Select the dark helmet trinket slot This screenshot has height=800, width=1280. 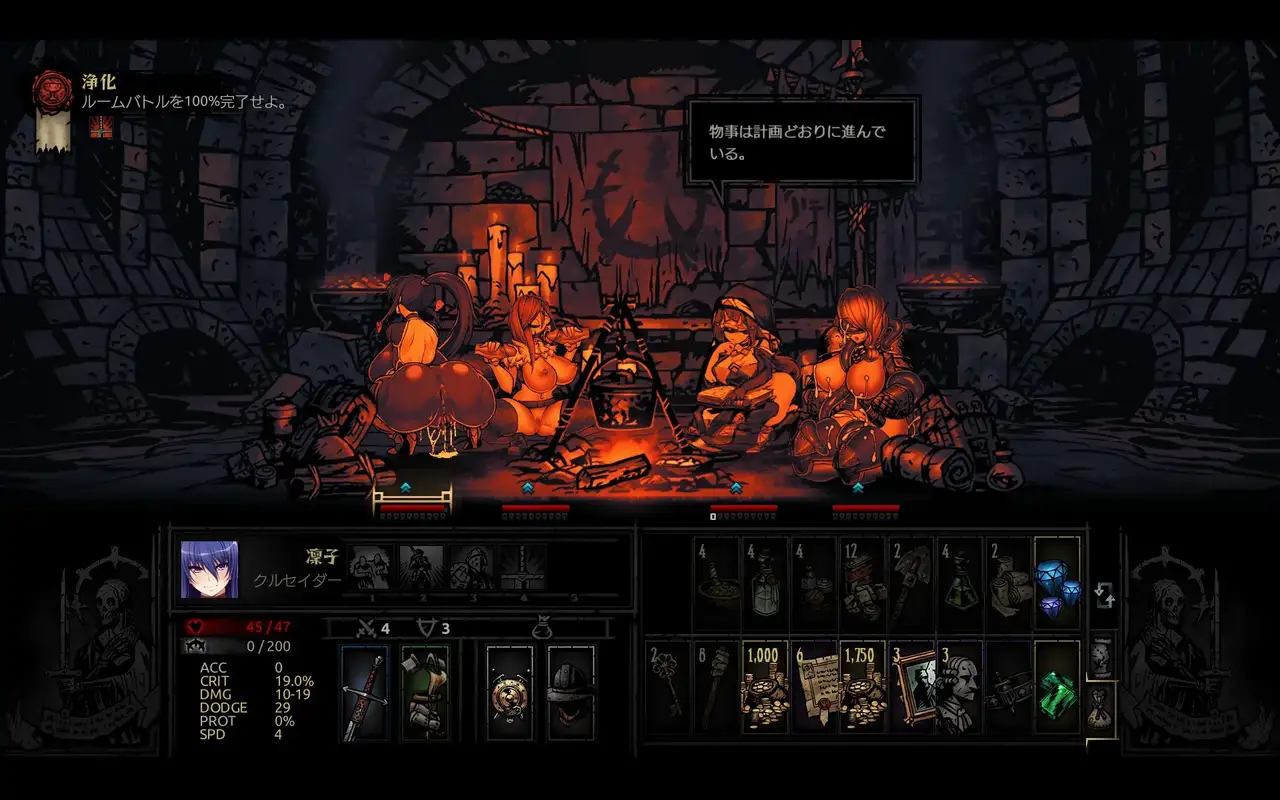[x=571, y=692]
